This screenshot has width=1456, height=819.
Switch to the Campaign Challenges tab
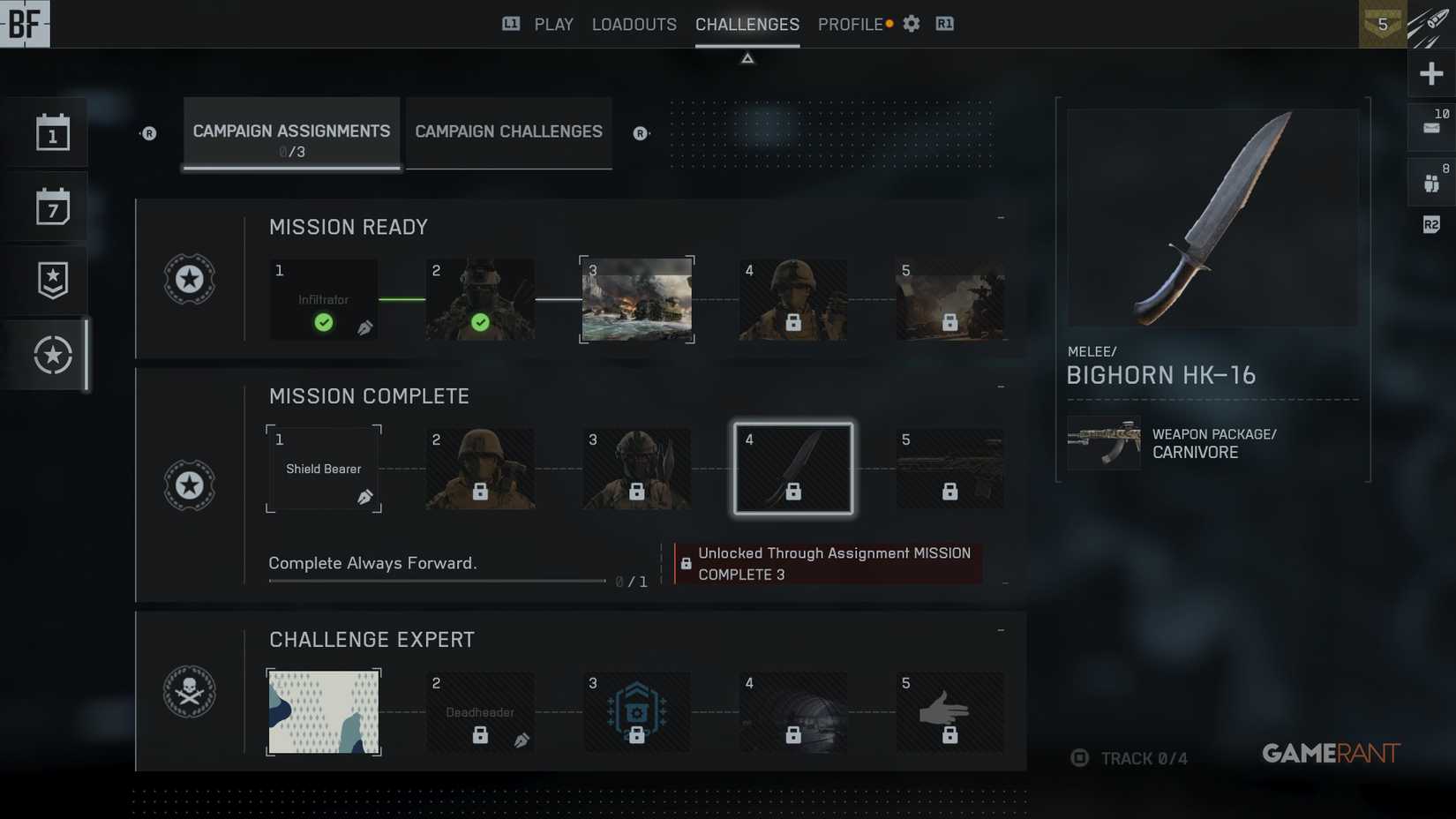click(x=507, y=131)
